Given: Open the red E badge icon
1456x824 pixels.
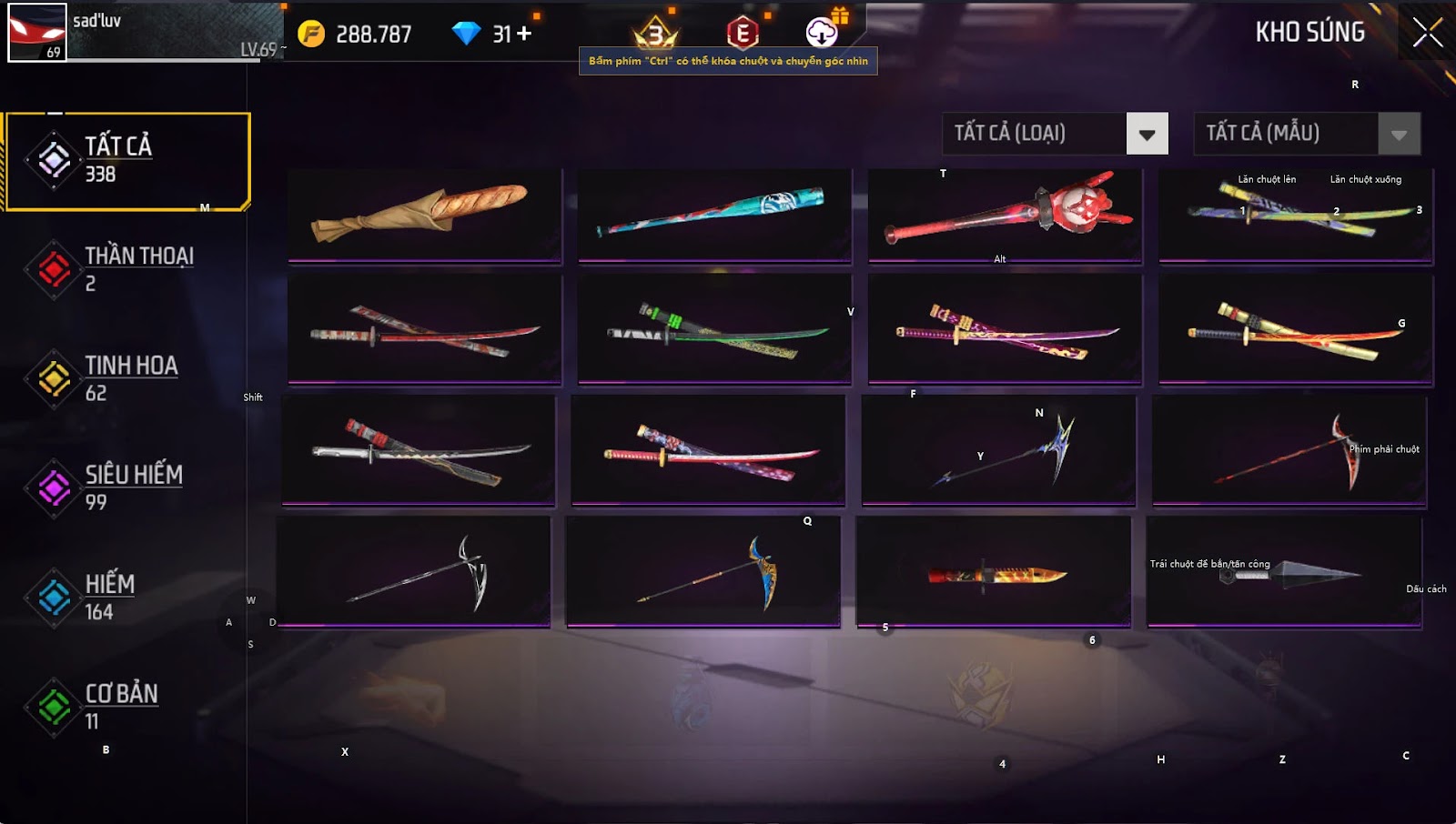Looking at the screenshot, I should (x=743, y=34).
